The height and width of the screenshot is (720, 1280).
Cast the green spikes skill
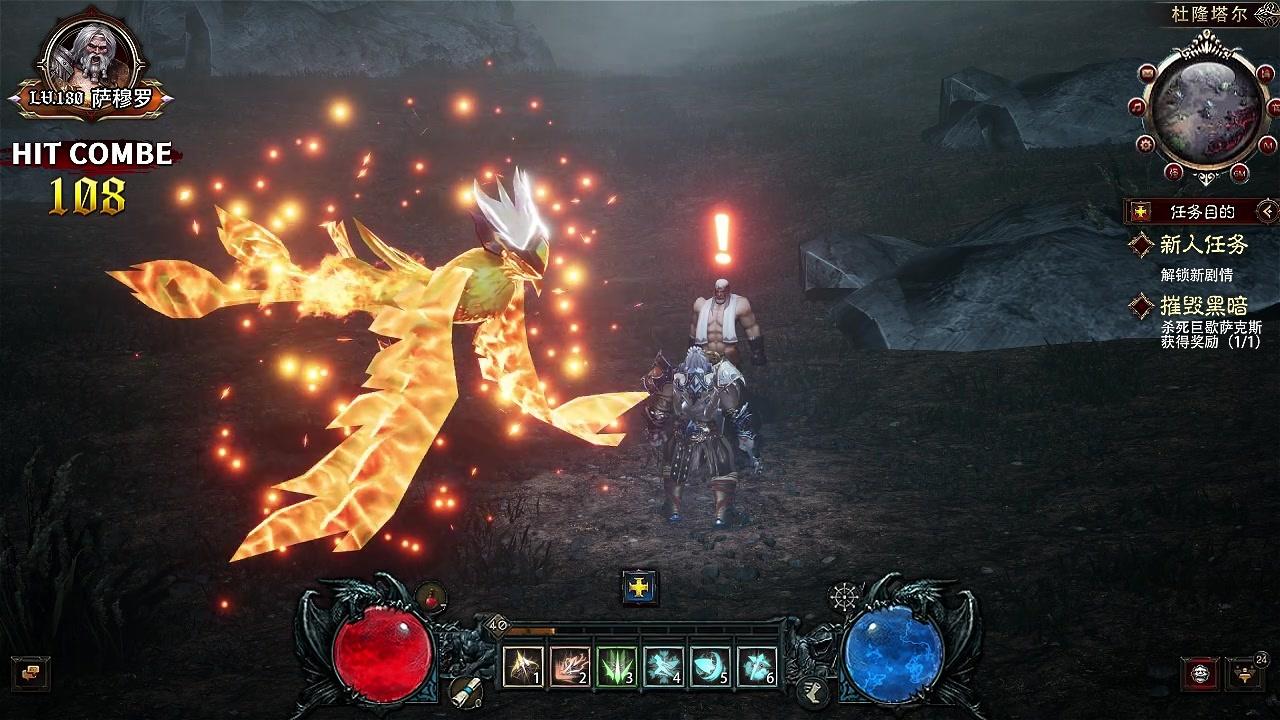617,666
